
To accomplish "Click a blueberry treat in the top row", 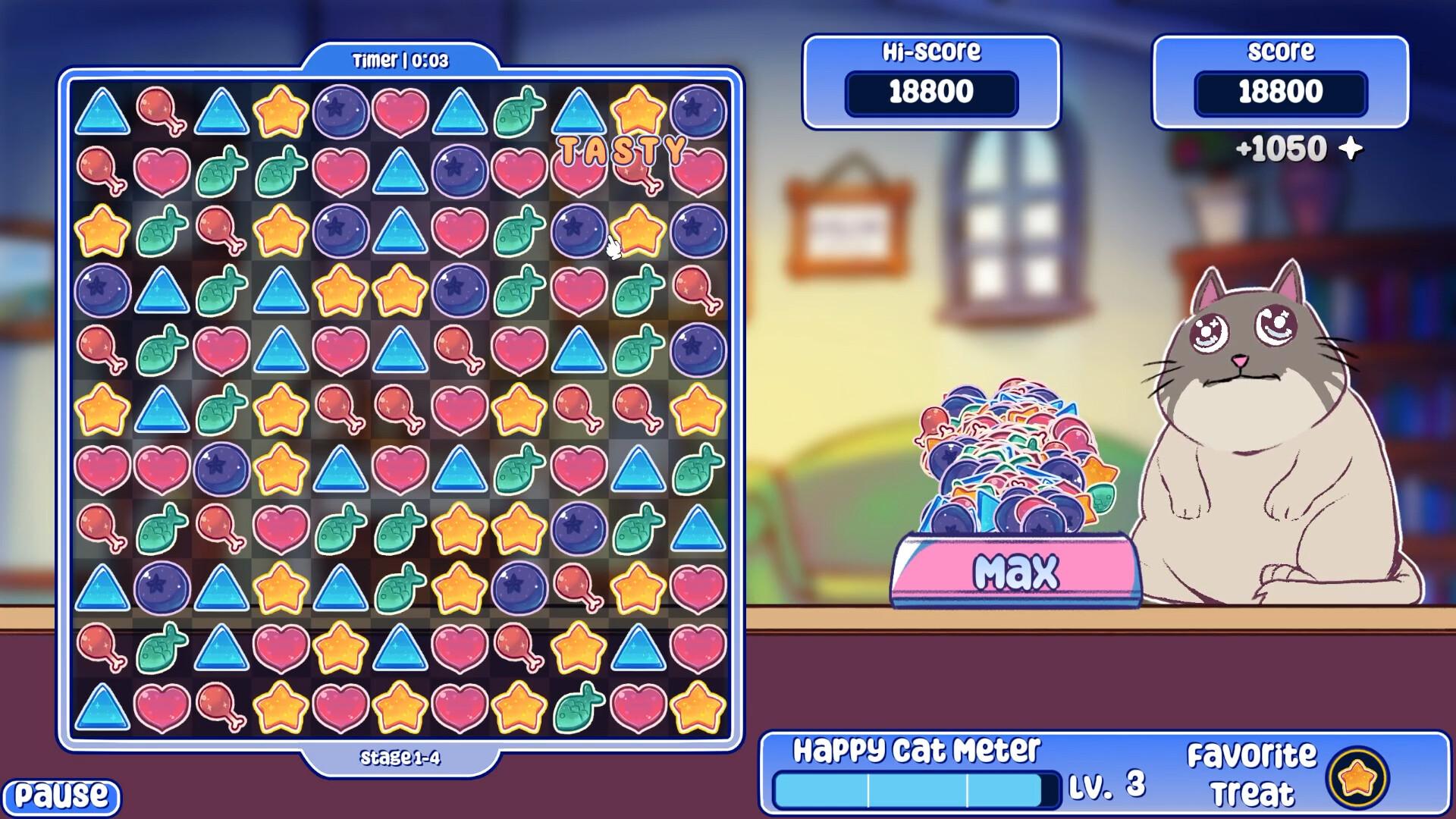I will tap(340, 108).
